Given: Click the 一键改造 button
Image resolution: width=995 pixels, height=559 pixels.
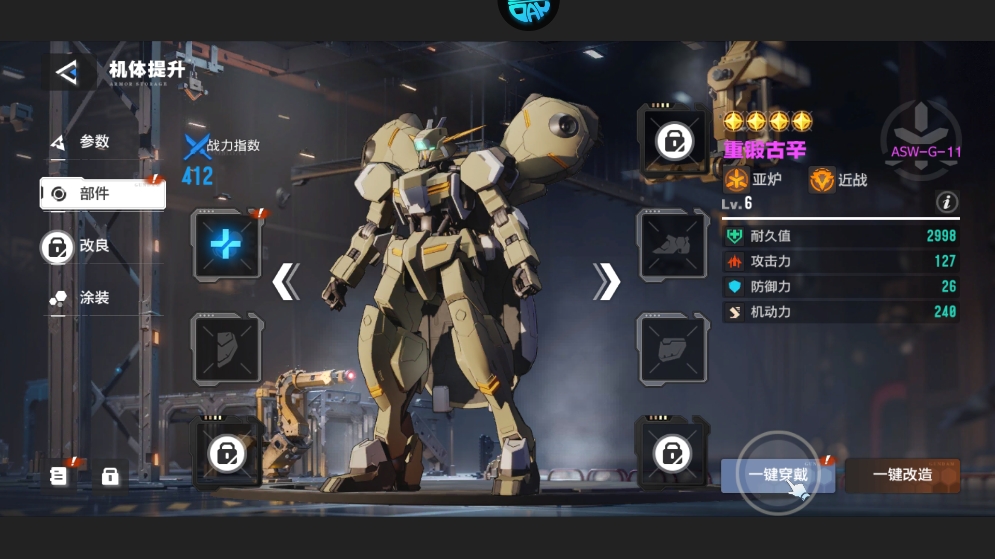Looking at the screenshot, I should coord(902,475).
